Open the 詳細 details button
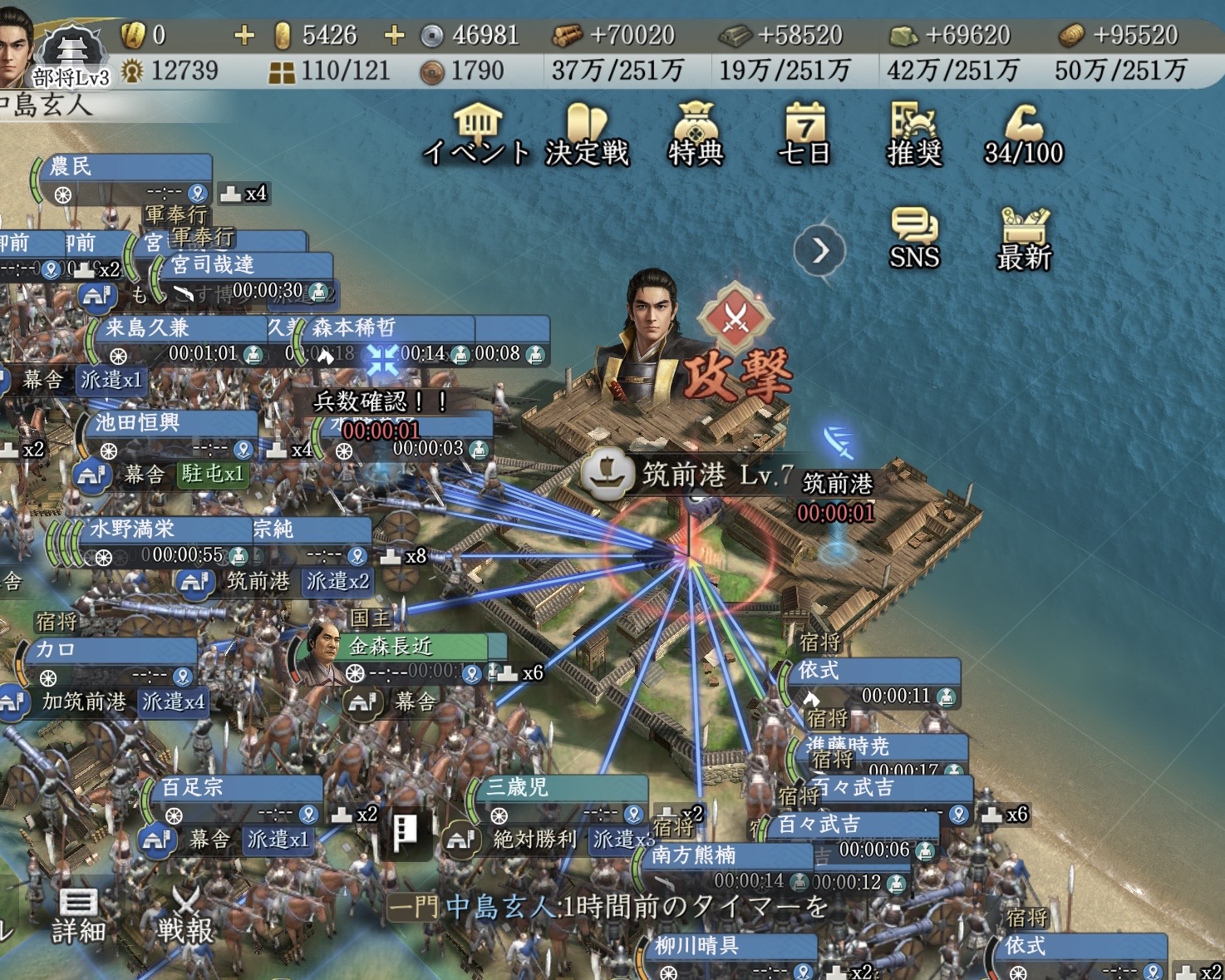 [78, 917]
